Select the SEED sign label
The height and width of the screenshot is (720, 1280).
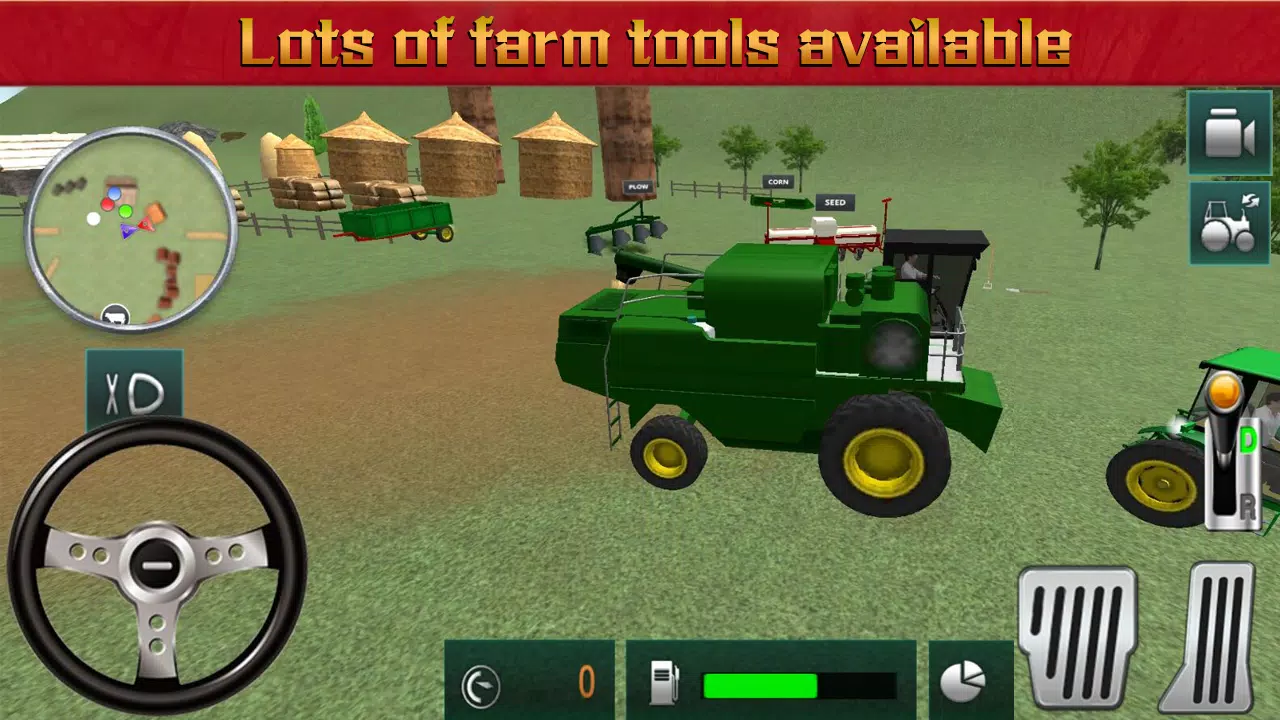point(835,202)
